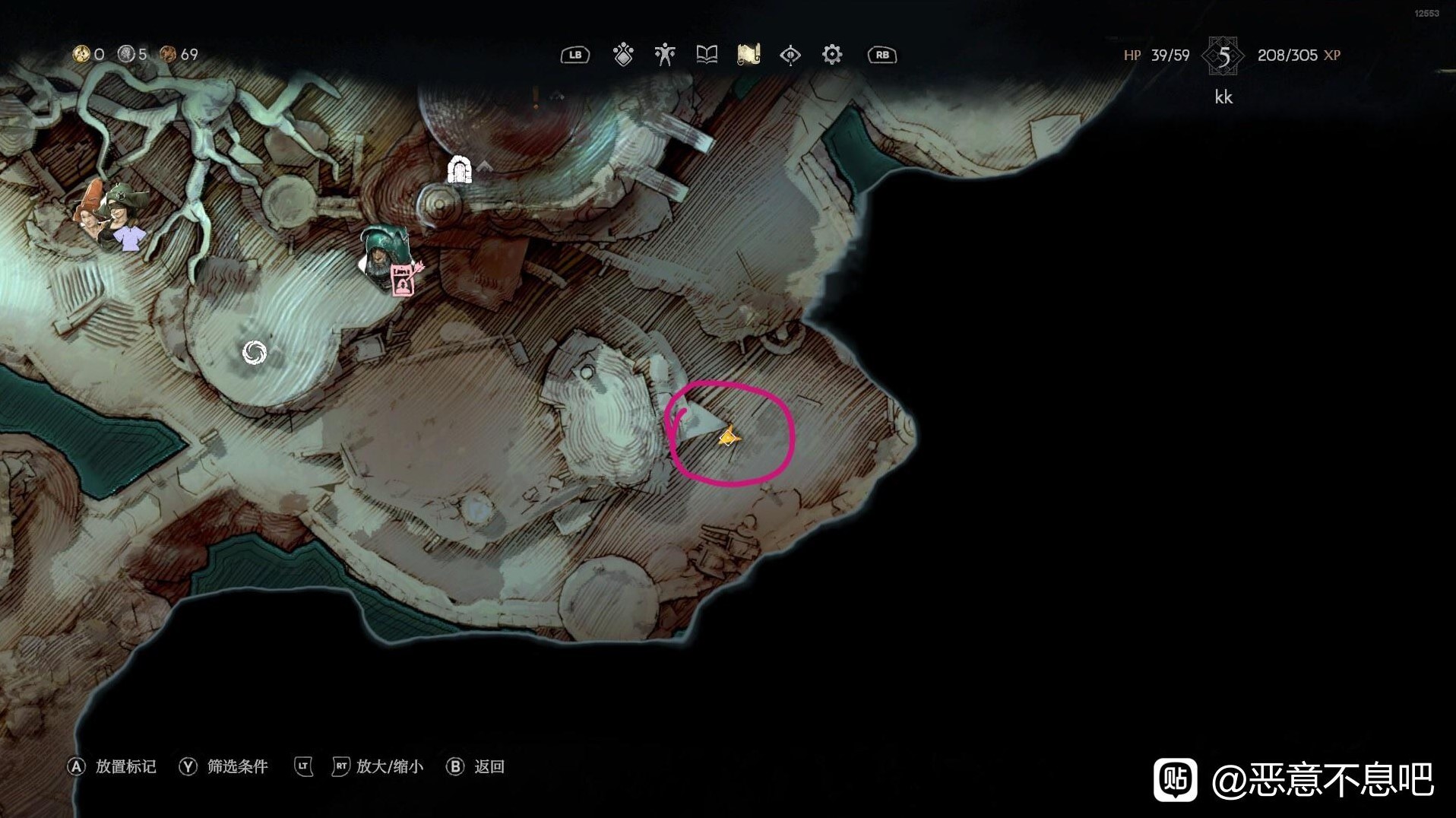Switch to the eye icon tab

[x=790, y=55]
